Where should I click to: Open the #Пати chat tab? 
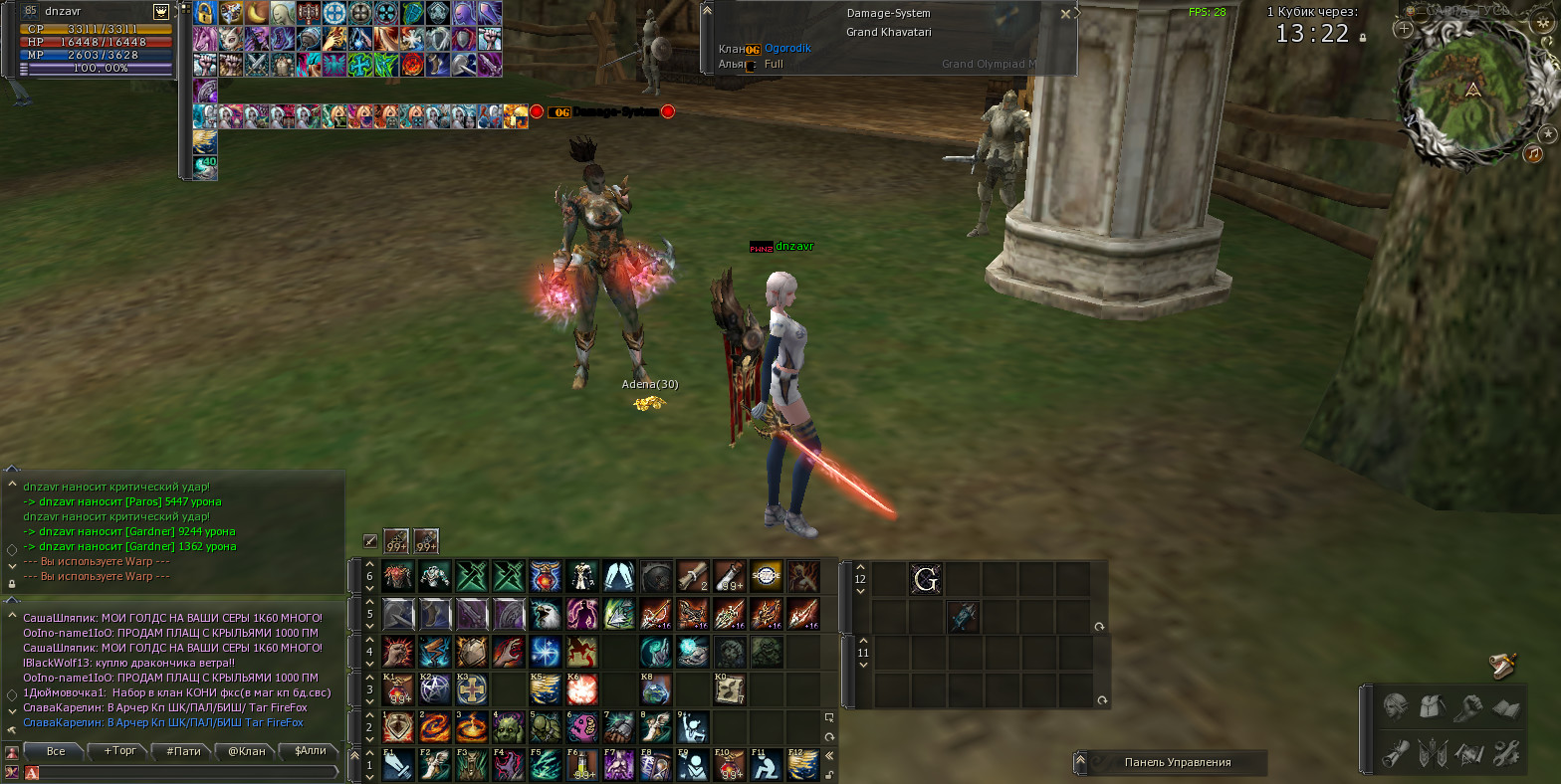(x=184, y=751)
